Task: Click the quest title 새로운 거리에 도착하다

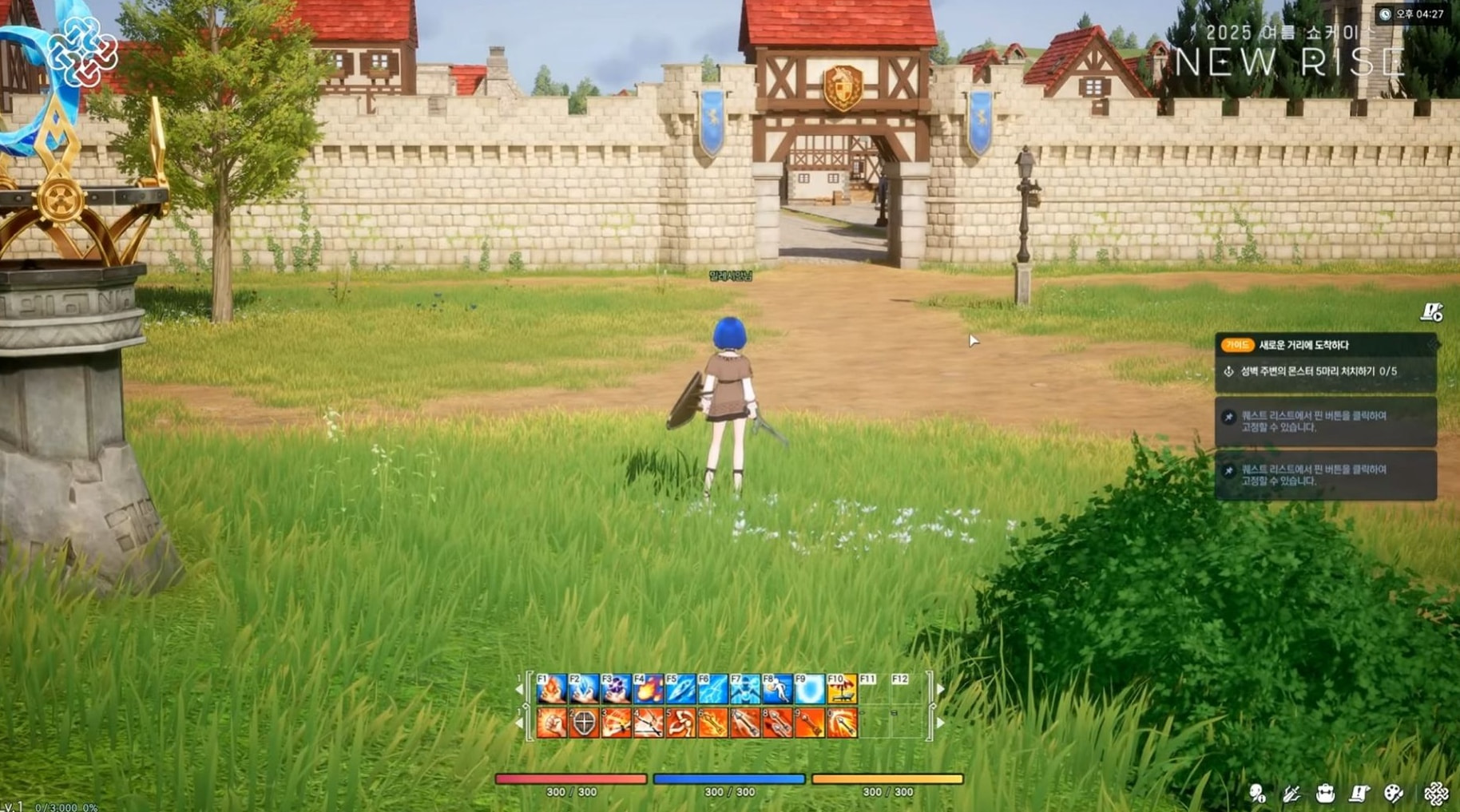Action: point(1303,345)
